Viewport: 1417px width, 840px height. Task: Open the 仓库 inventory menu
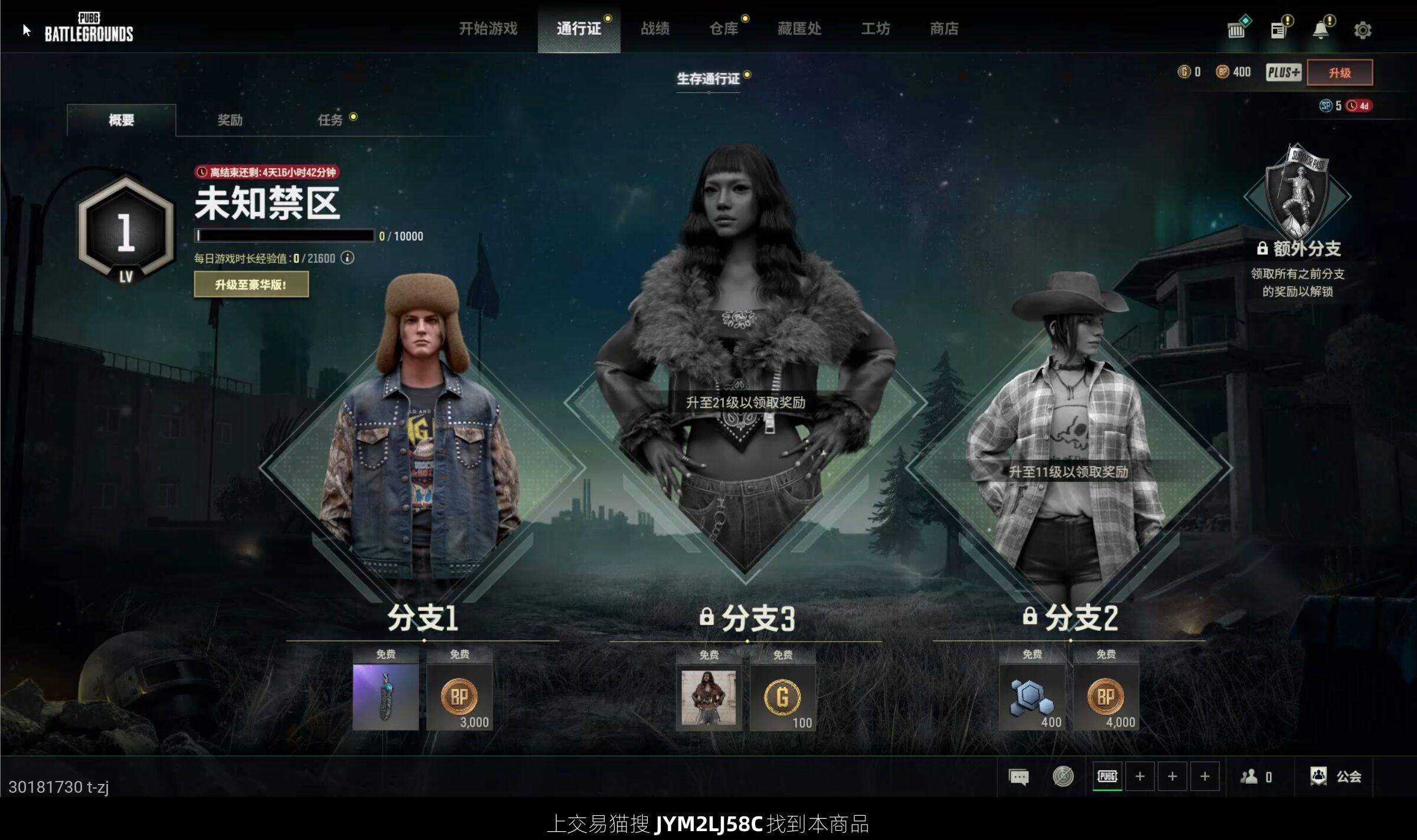(x=723, y=28)
